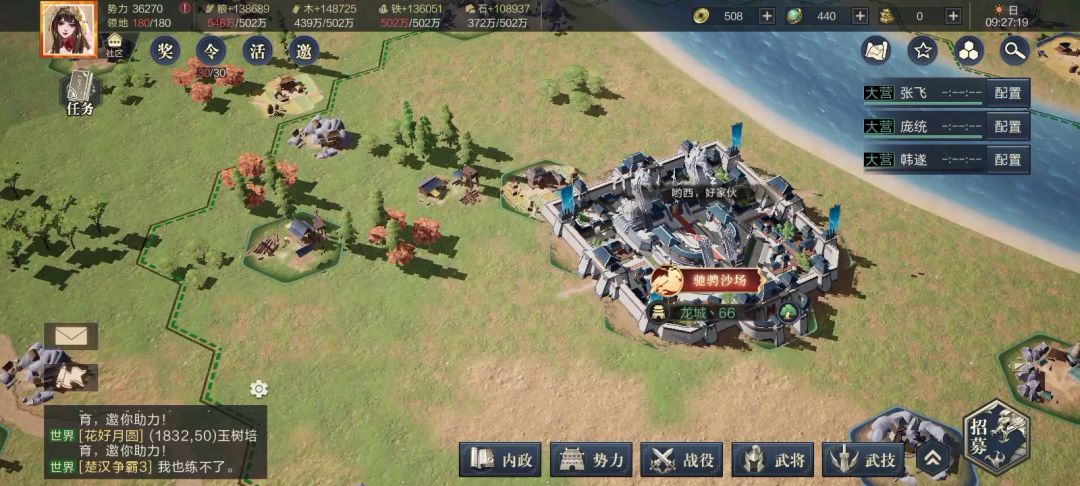1080x486 pixels.
Task: Click plus button beside the 440 jade
Action: (x=860, y=16)
